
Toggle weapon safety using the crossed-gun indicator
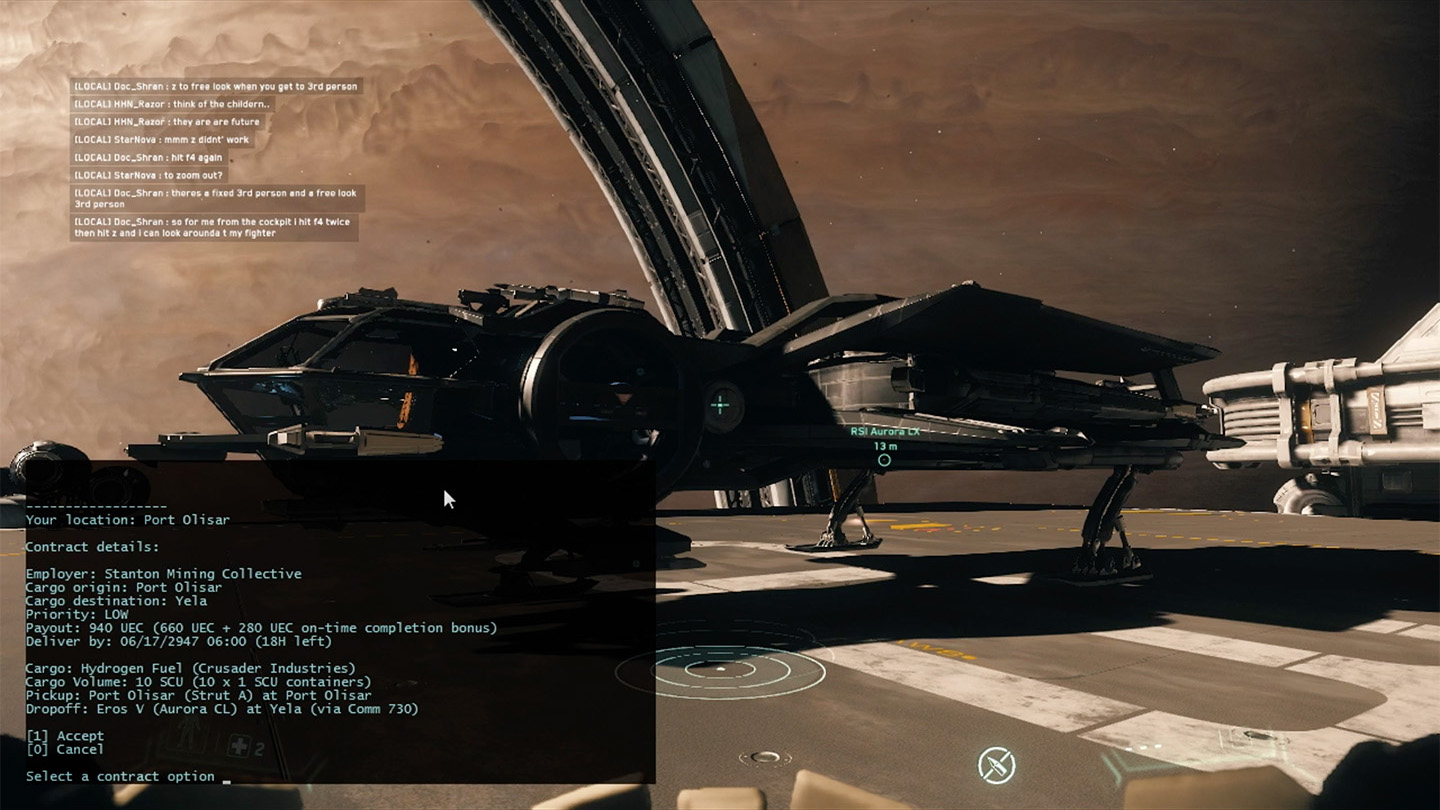click(996, 764)
